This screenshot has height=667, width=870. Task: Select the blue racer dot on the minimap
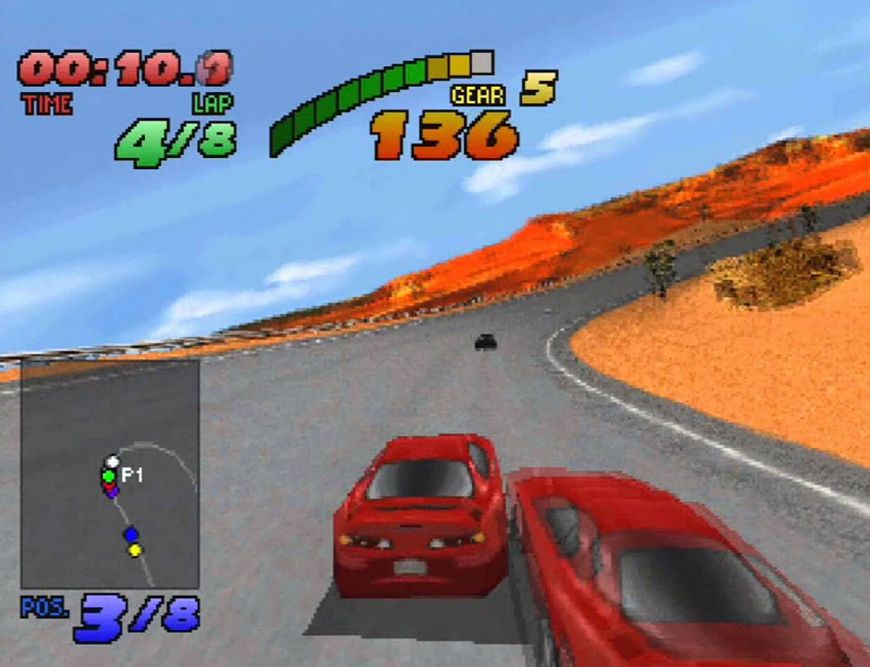coord(131,535)
